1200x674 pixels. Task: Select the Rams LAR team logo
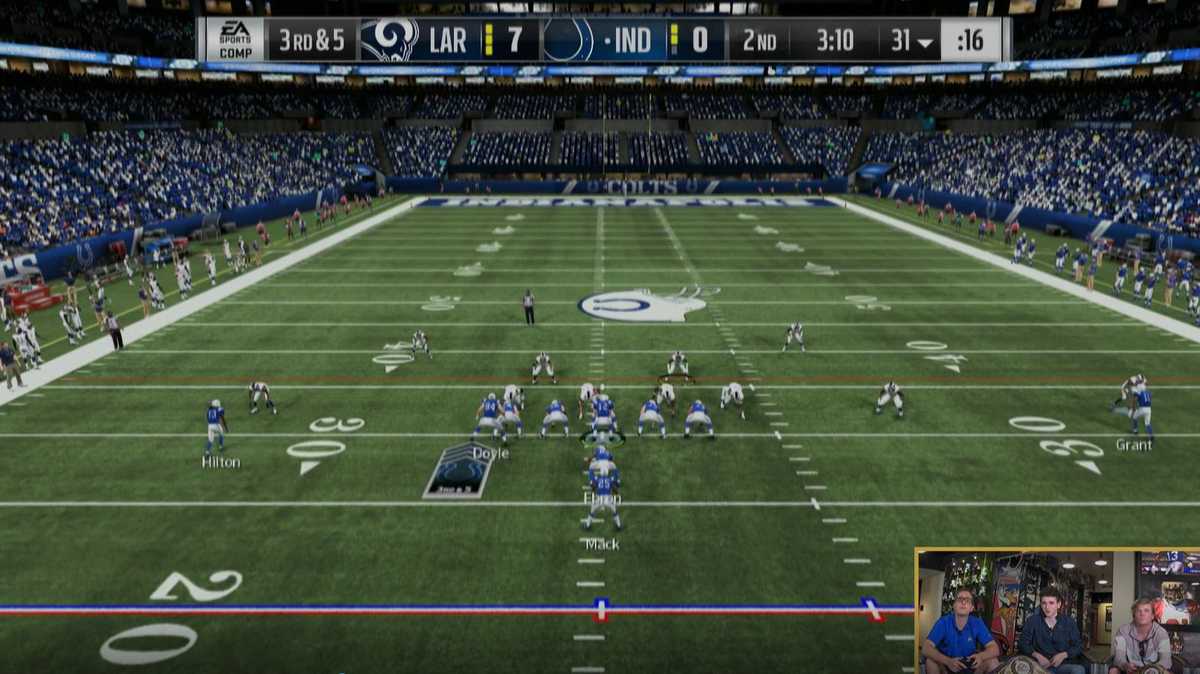[x=389, y=40]
